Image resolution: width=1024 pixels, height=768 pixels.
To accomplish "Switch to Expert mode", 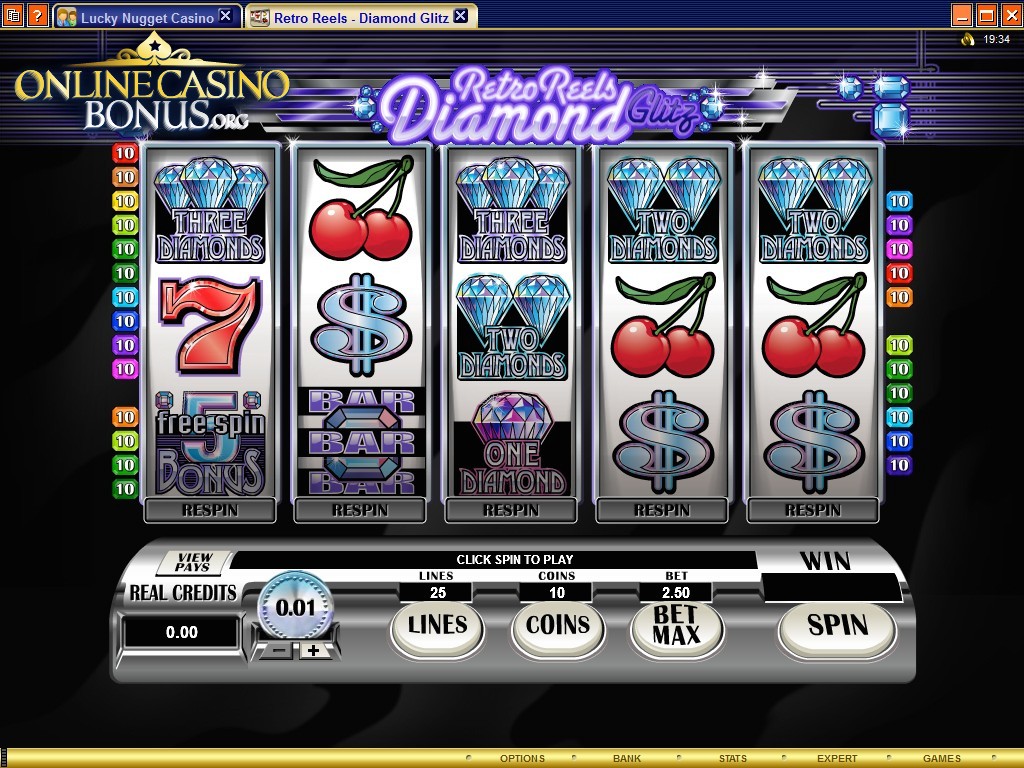I will click(837, 758).
